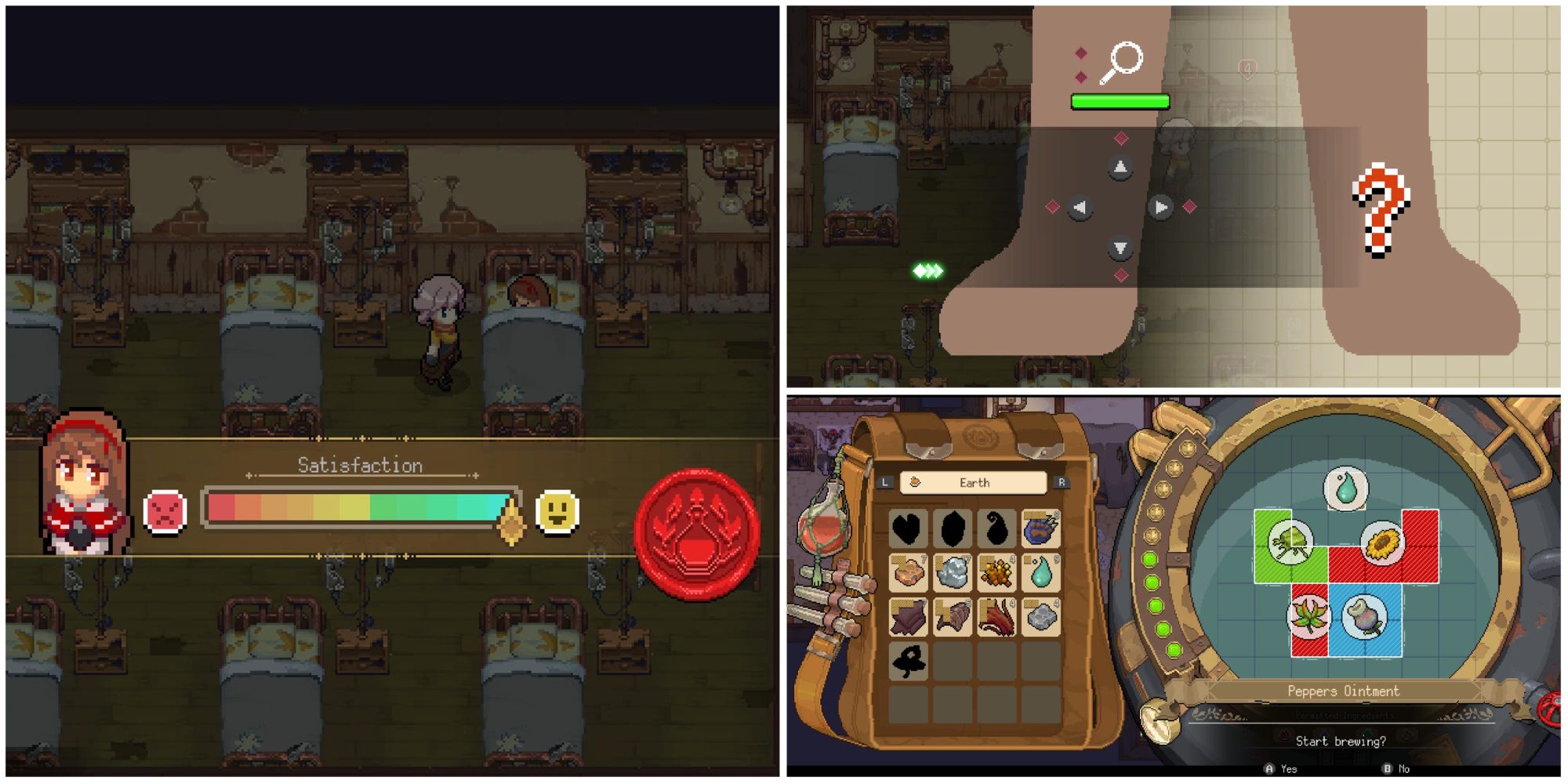Select the red fang ingredient in the backpack
The height and width of the screenshot is (784, 1568).
coord(996,617)
